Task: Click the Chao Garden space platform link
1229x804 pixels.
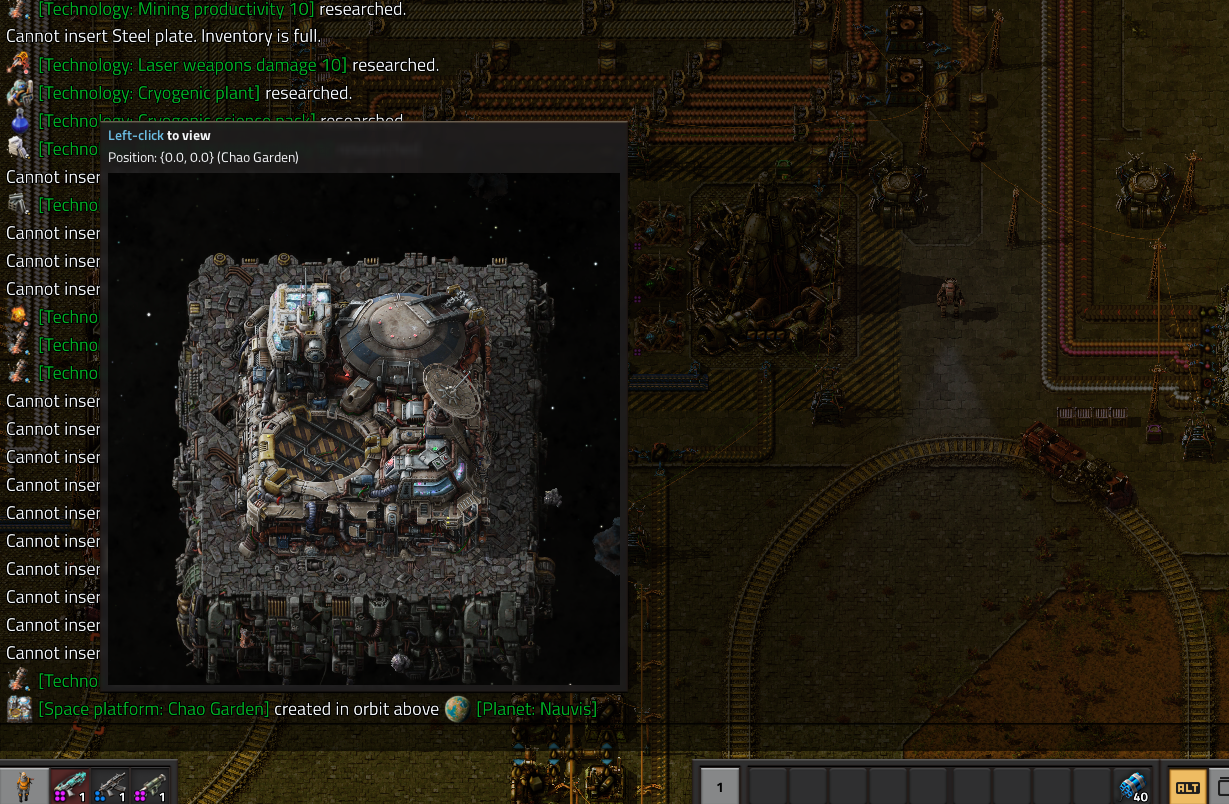Action: click(x=154, y=709)
